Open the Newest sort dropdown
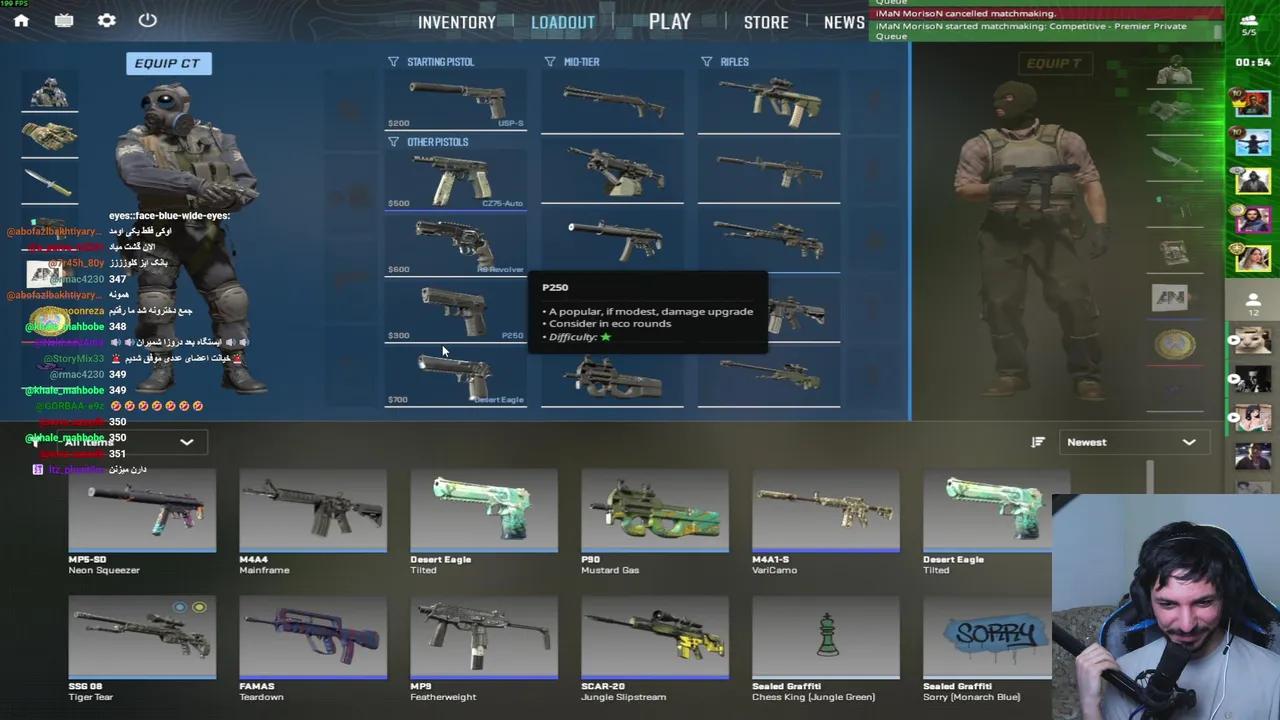 (x=1133, y=441)
